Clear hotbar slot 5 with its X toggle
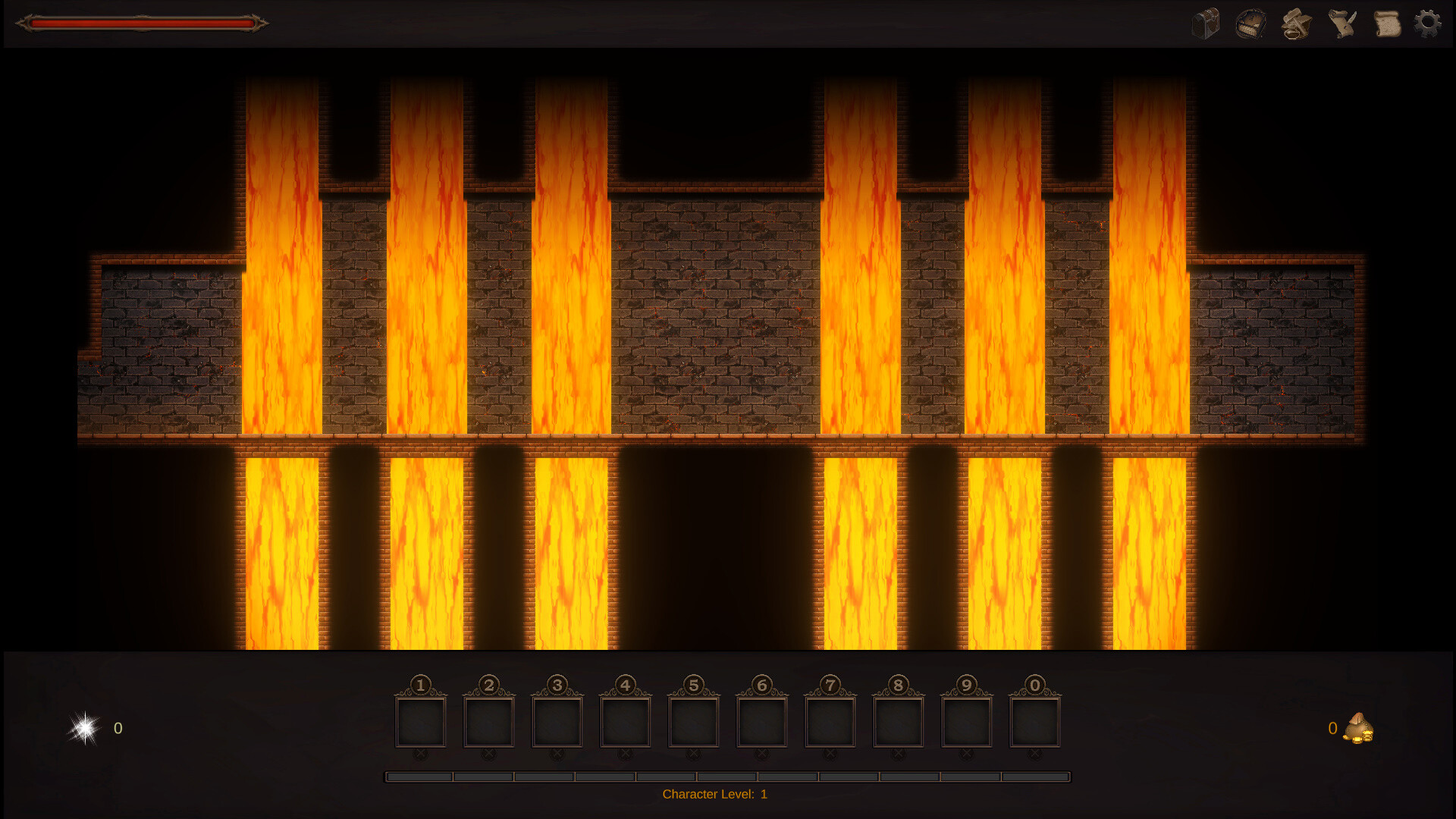This screenshot has width=1456, height=819. point(695,754)
